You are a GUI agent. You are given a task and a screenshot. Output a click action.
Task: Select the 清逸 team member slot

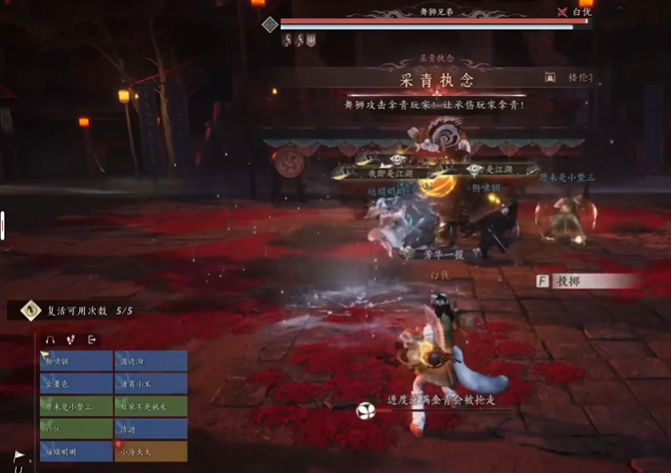(151, 428)
